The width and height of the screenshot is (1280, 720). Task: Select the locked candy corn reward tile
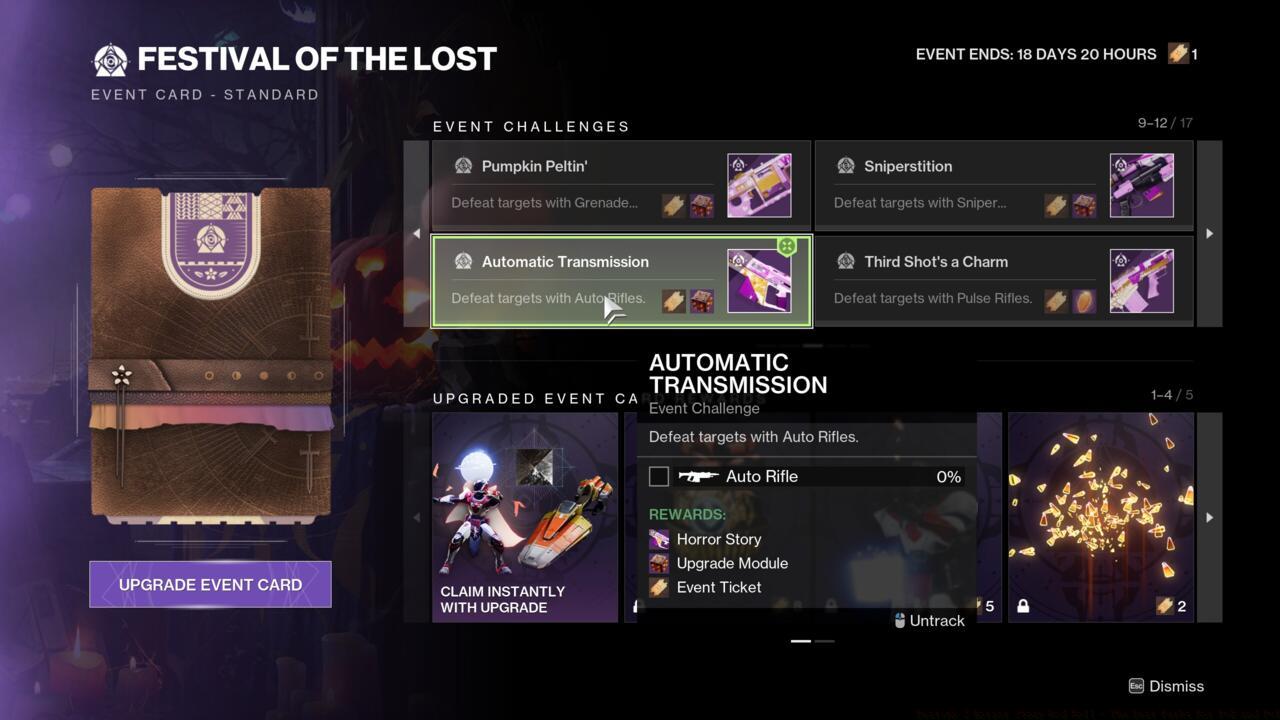coord(1100,517)
